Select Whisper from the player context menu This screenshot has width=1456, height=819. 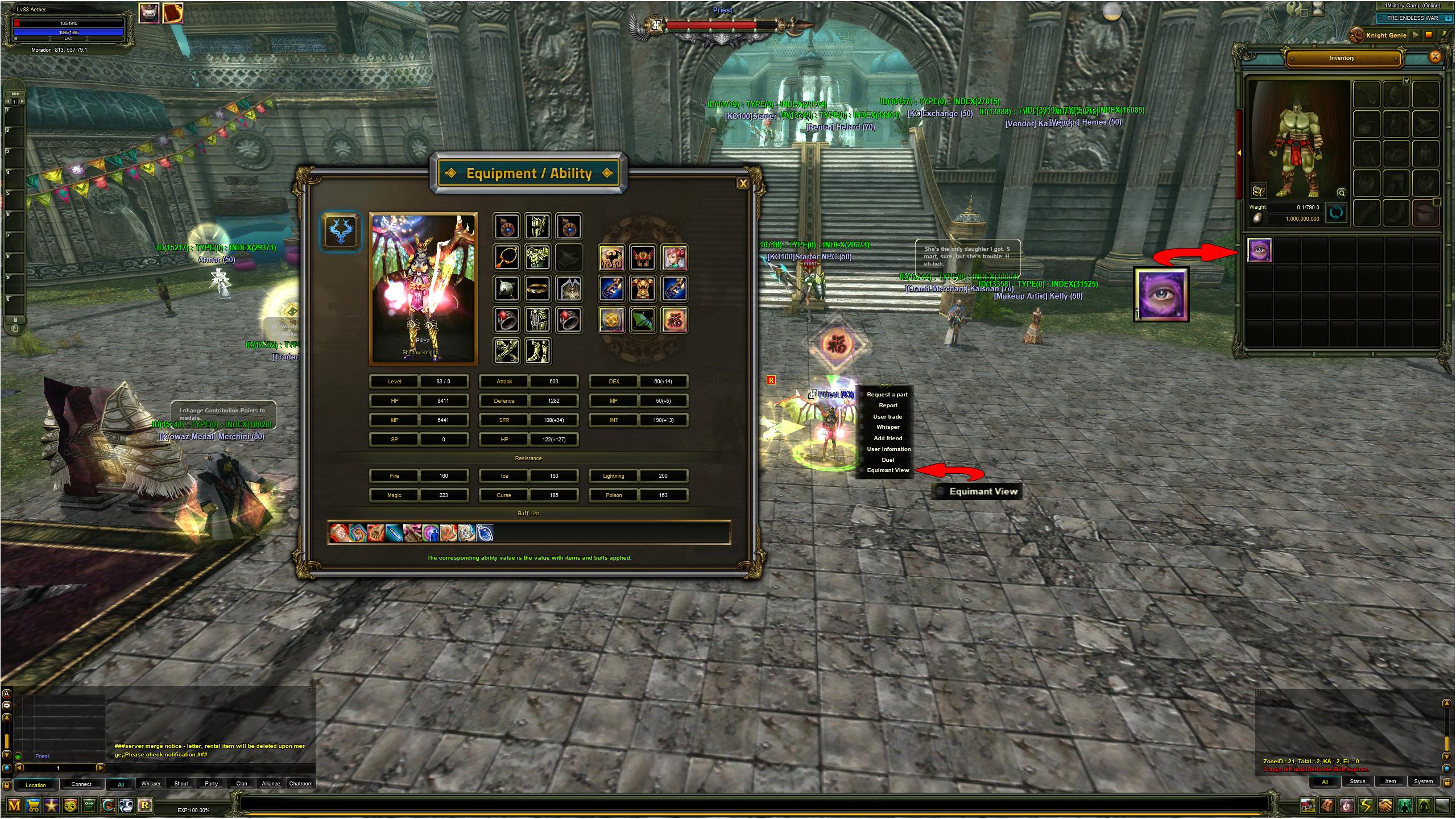pos(888,427)
